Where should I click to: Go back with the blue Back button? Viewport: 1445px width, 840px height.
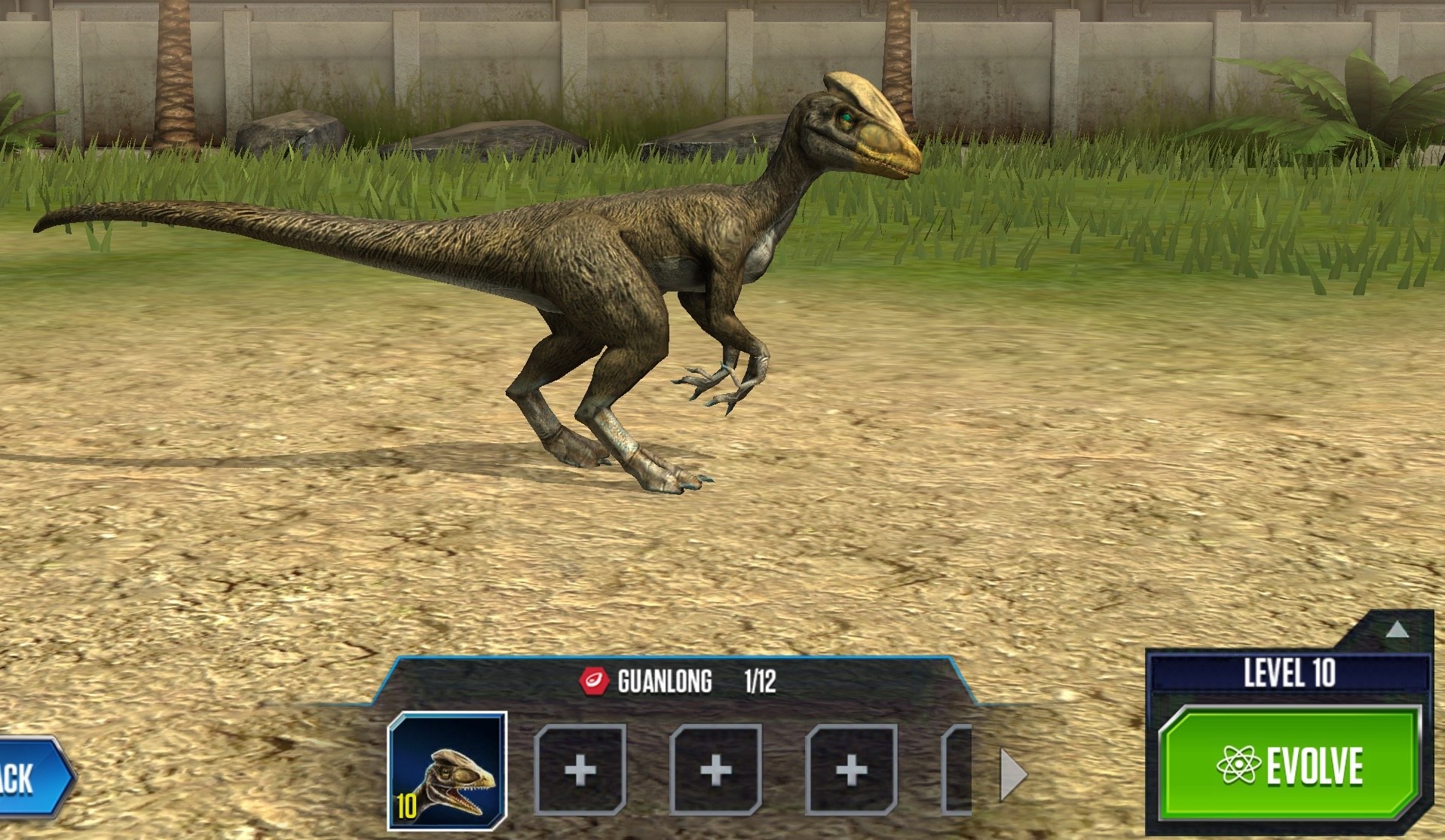click(32, 777)
